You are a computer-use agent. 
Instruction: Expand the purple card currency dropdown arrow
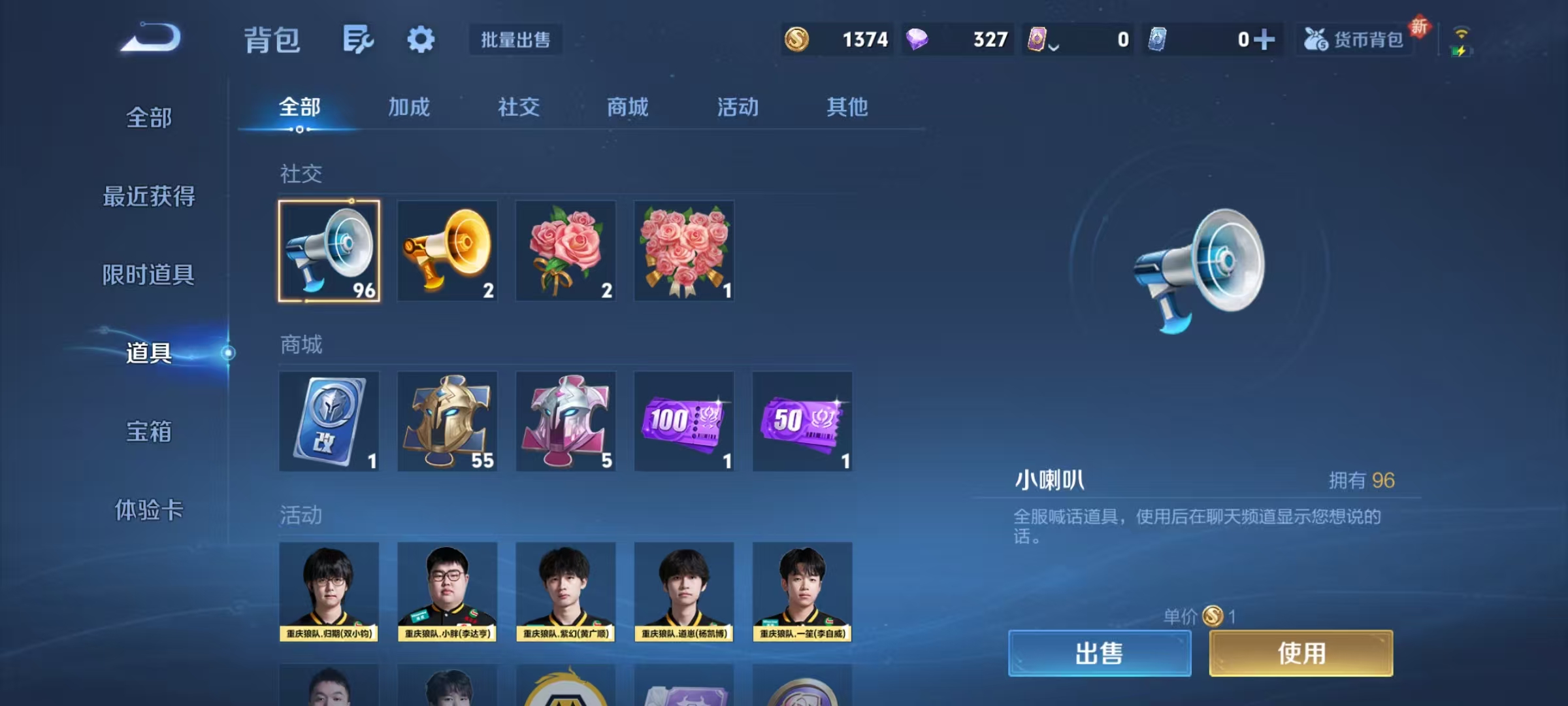click(1054, 44)
